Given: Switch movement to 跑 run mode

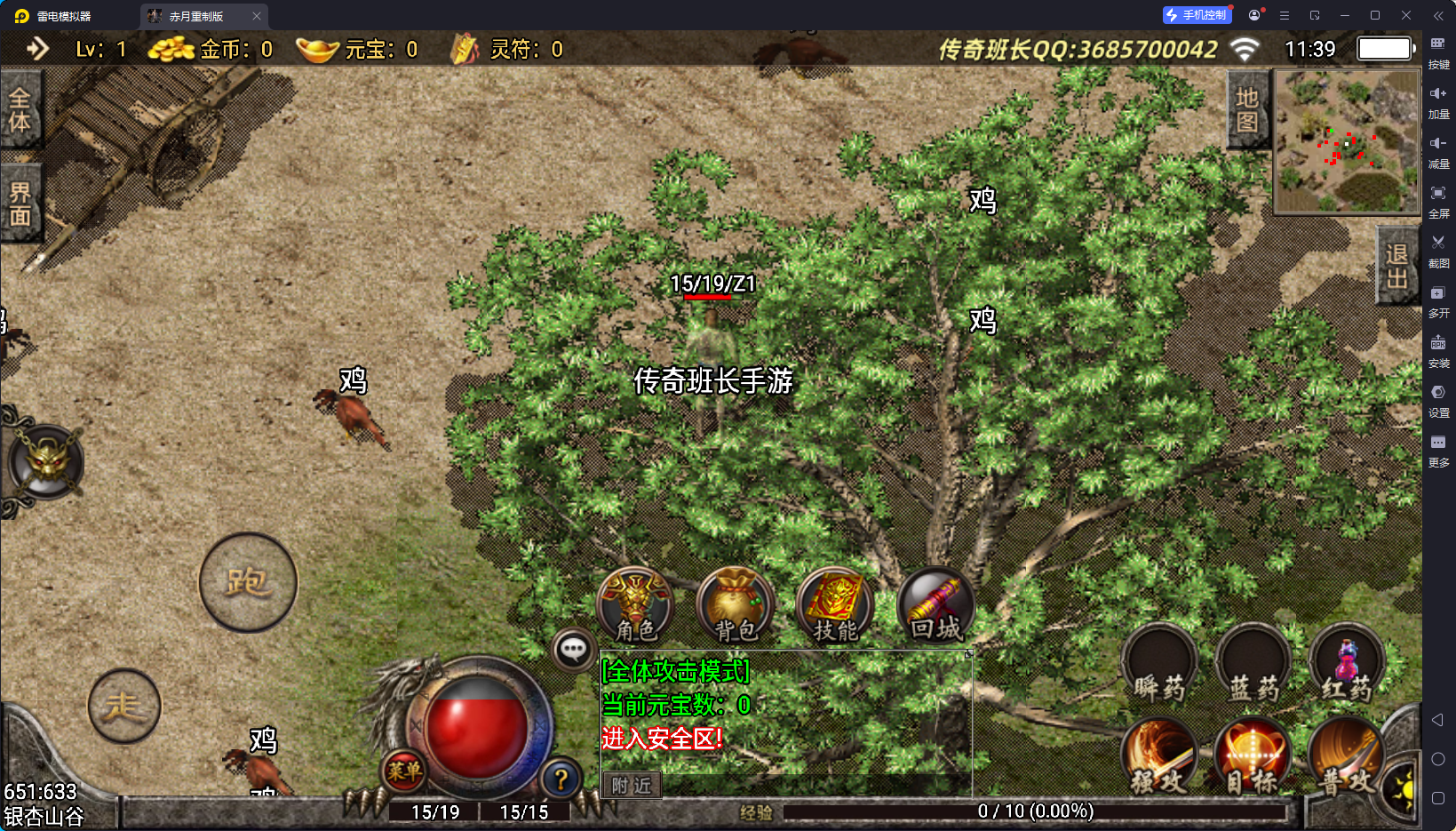Looking at the screenshot, I should point(248,582).
